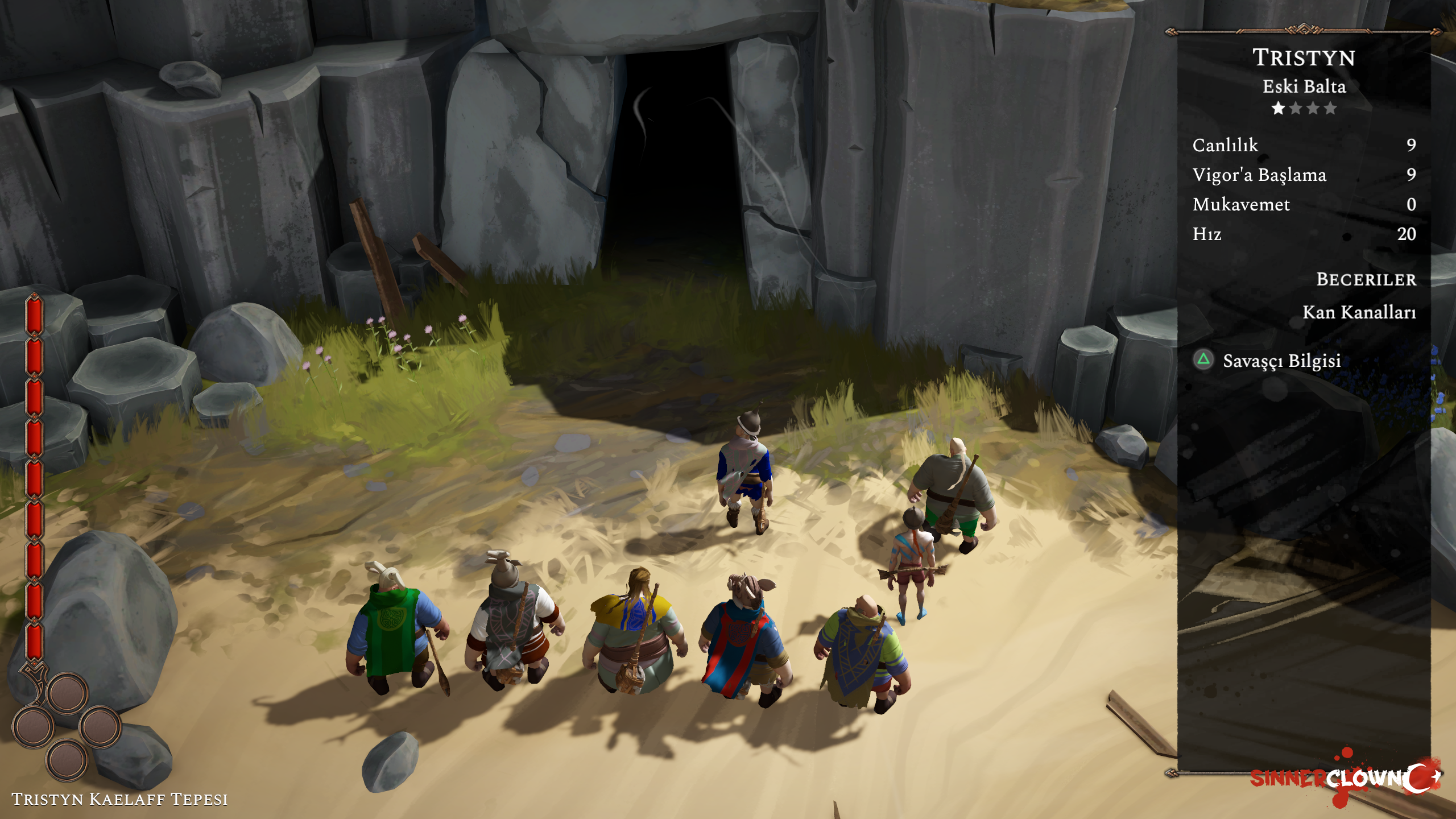Select the Eski Balta weapon title

pyautogui.click(x=1304, y=86)
